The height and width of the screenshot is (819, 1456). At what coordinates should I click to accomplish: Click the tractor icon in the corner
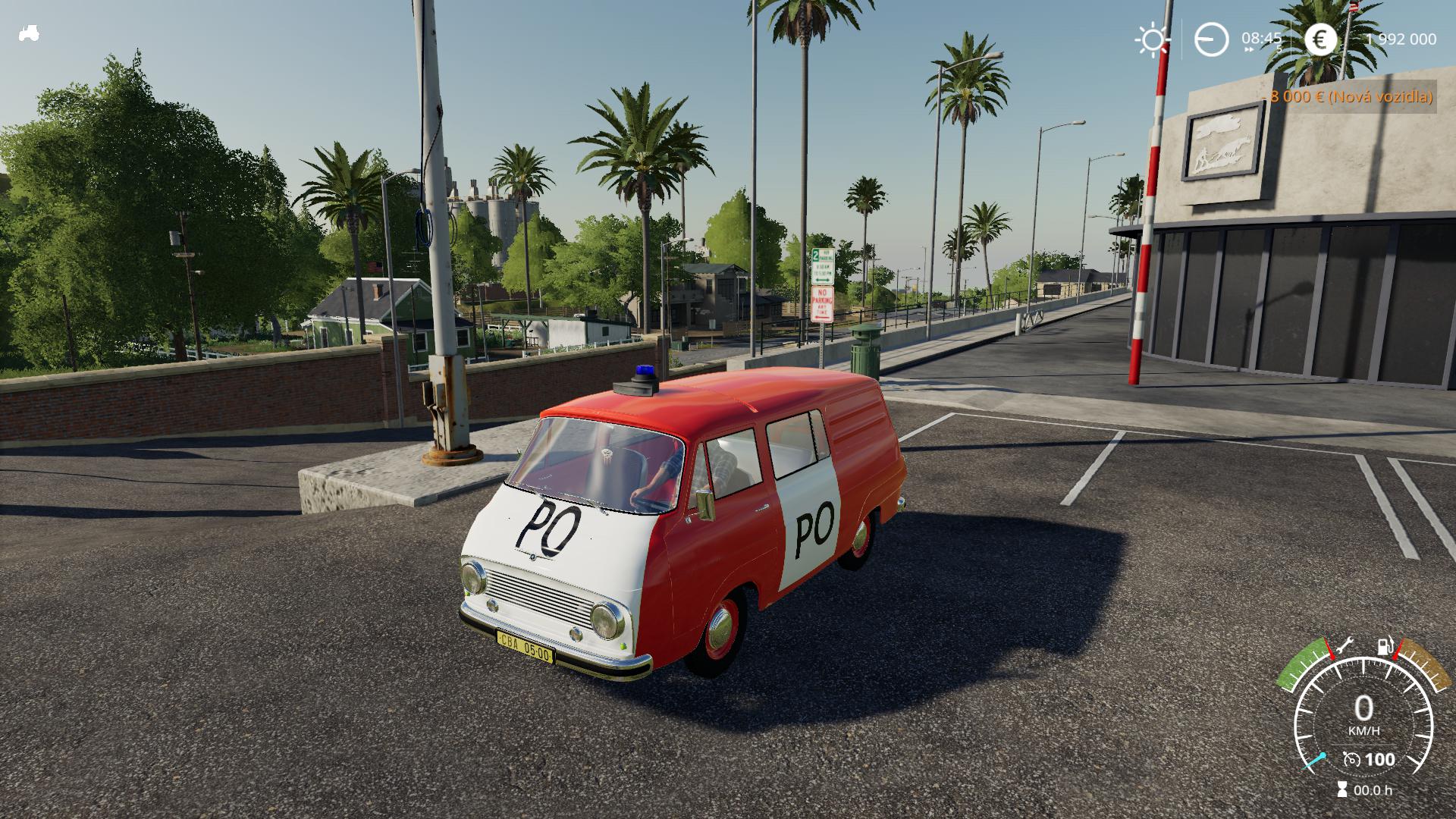coord(30,33)
